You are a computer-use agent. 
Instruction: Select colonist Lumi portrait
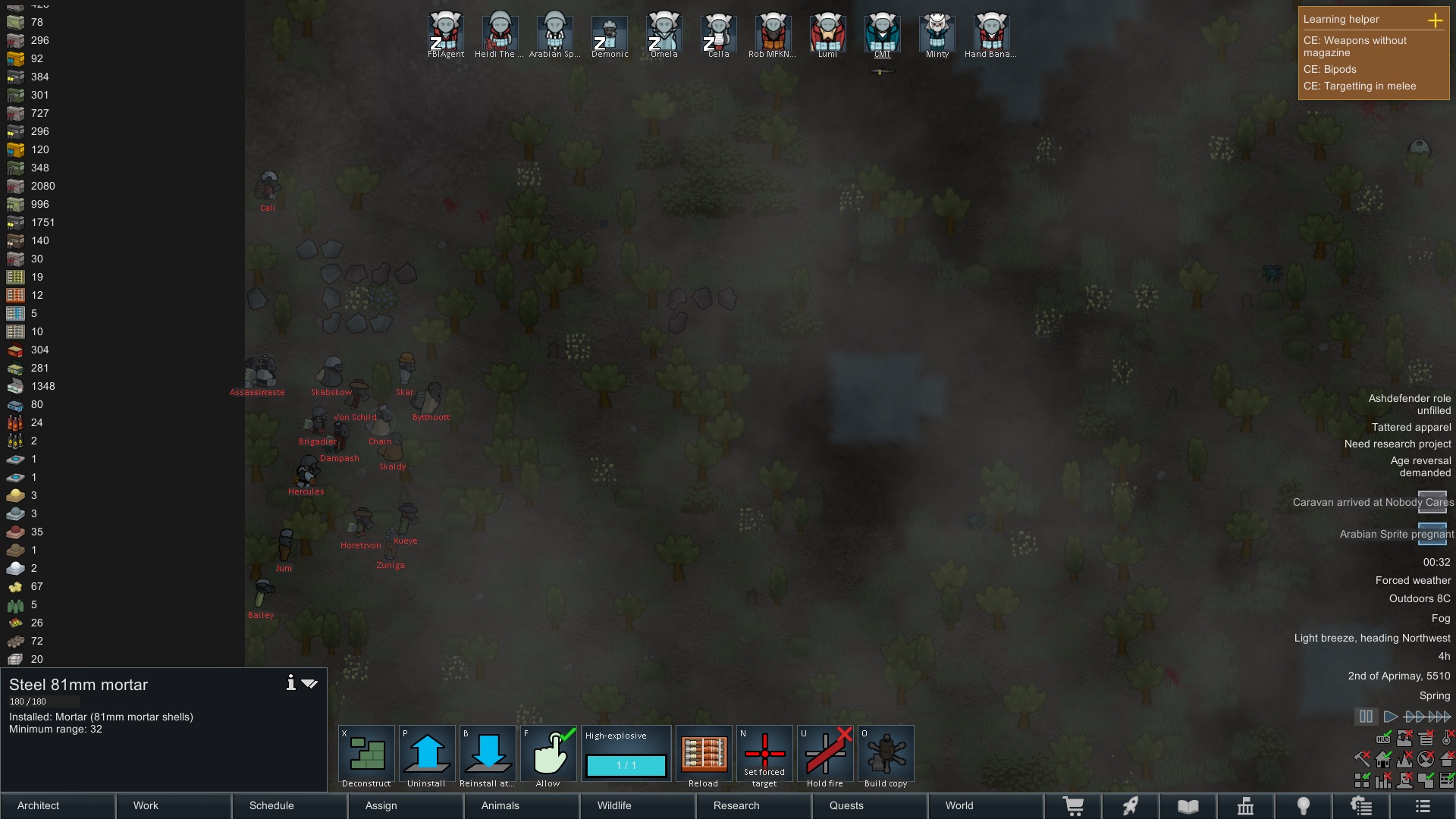coord(827,33)
